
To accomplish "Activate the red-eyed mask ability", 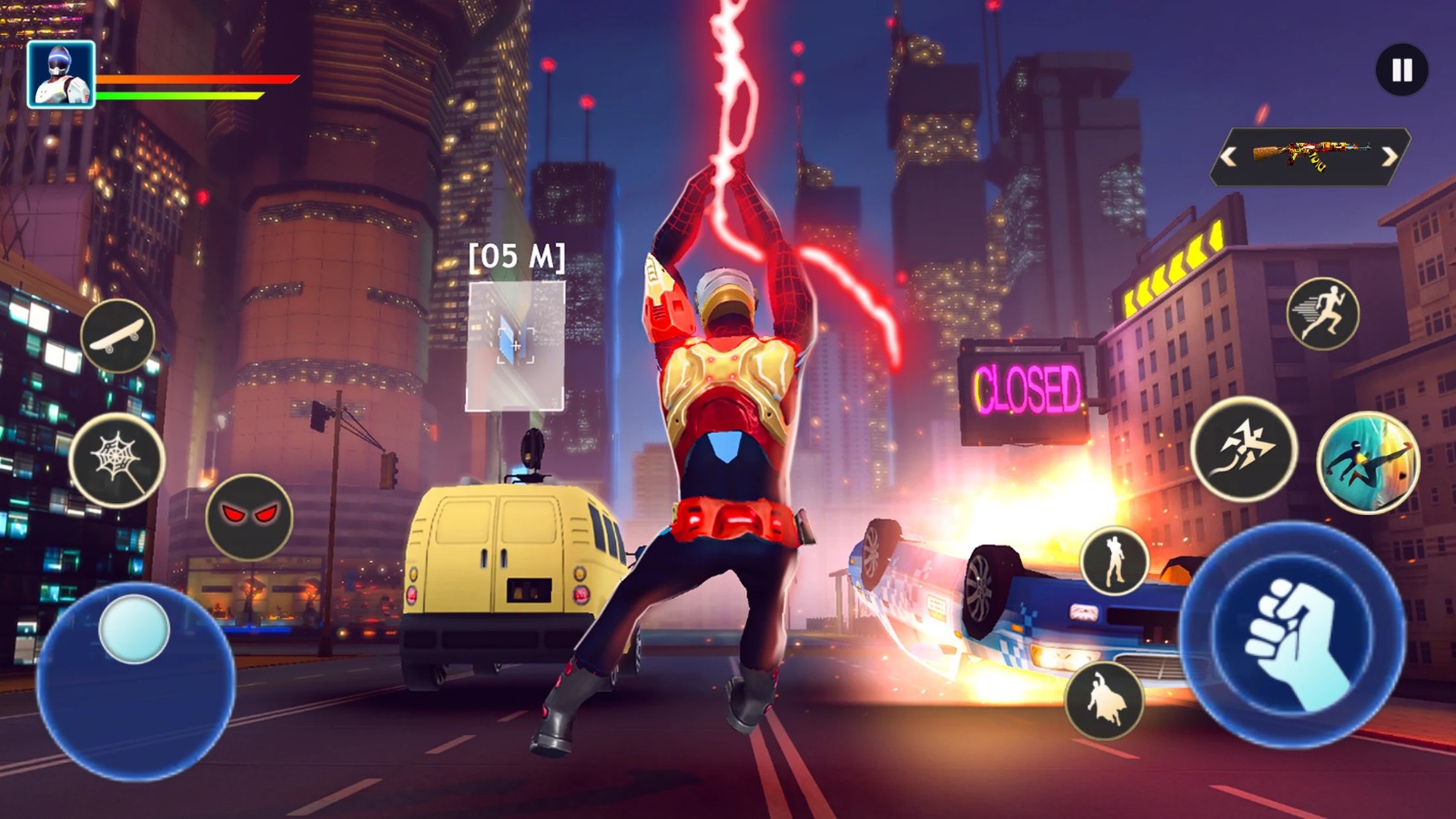I will (x=249, y=516).
